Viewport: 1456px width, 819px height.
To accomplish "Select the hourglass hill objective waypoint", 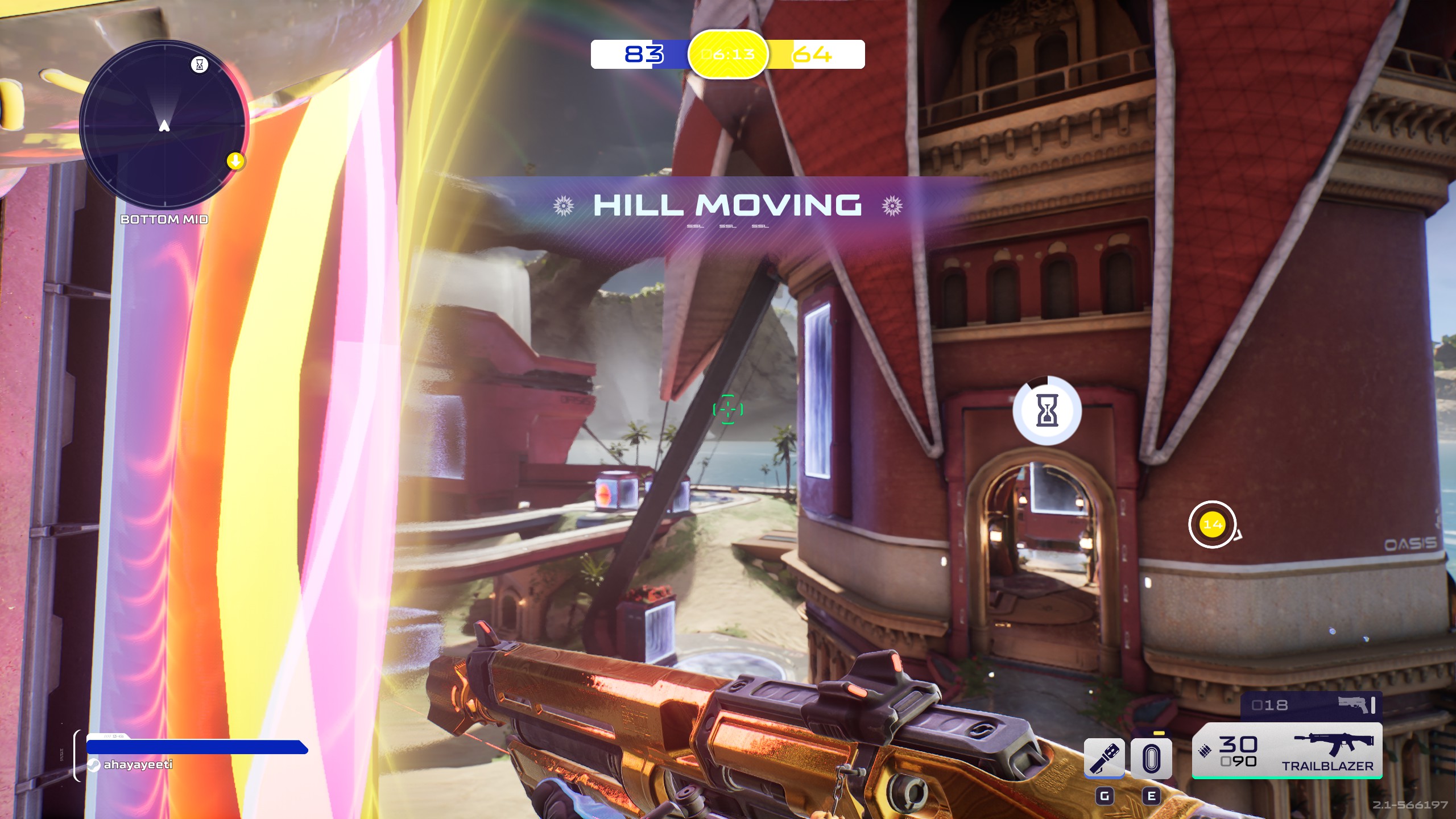I will click(x=1047, y=410).
